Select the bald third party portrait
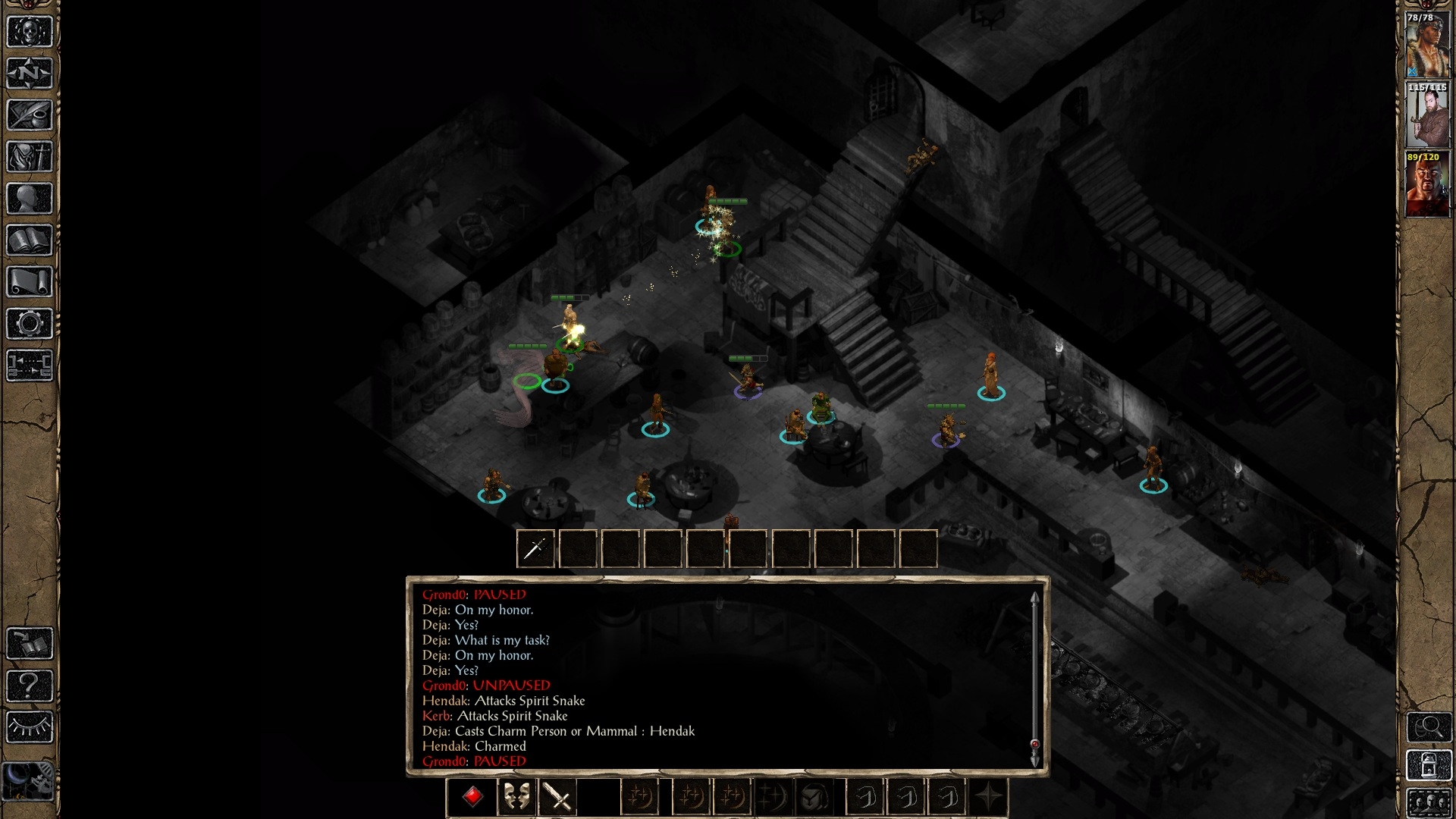1456x819 pixels. (1427, 185)
